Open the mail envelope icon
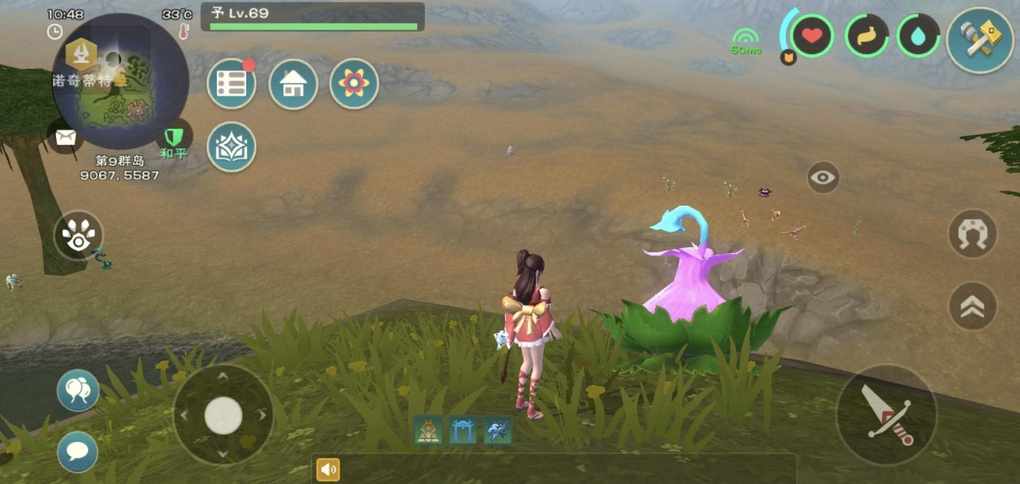 pos(66,138)
